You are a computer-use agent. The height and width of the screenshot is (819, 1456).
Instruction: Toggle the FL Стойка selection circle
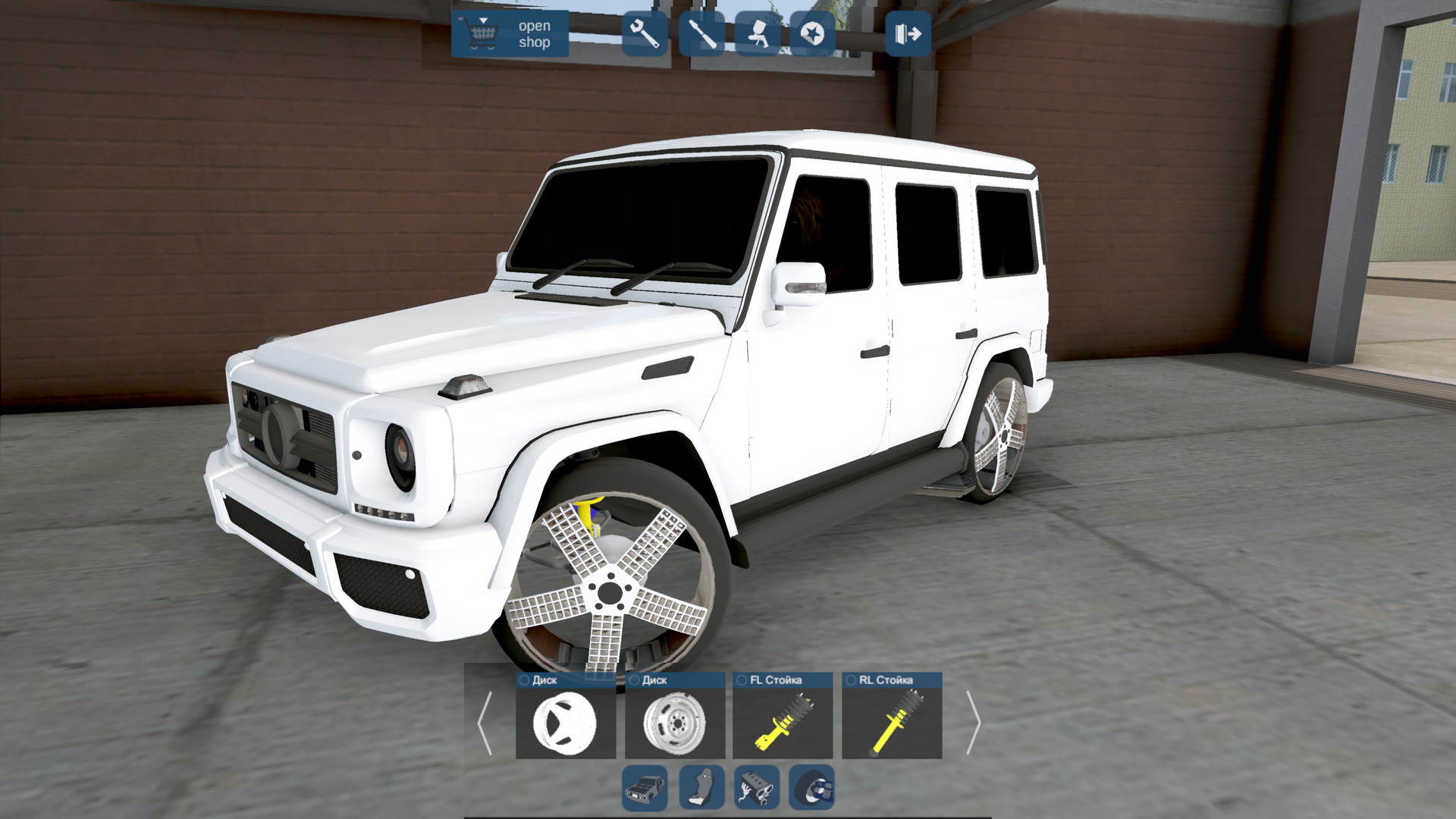tap(741, 679)
